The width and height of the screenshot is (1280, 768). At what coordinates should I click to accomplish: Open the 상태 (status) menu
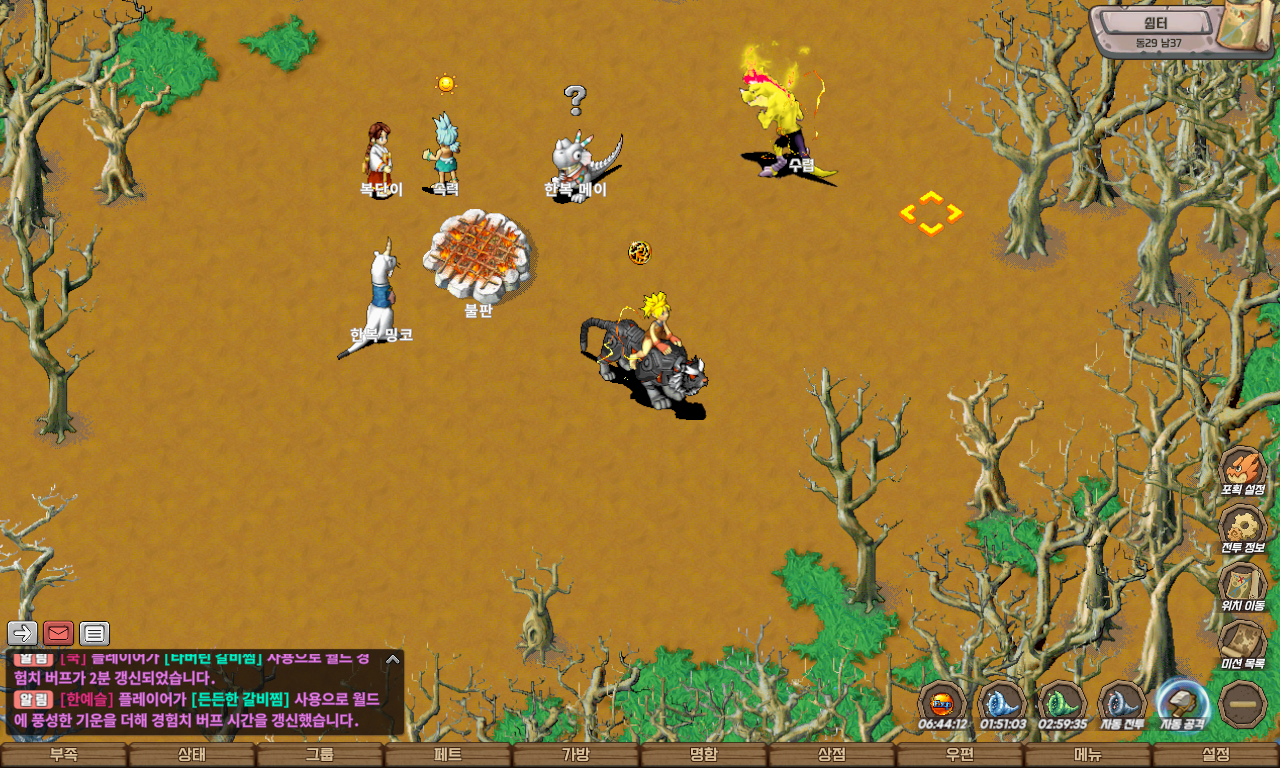click(192, 755)
